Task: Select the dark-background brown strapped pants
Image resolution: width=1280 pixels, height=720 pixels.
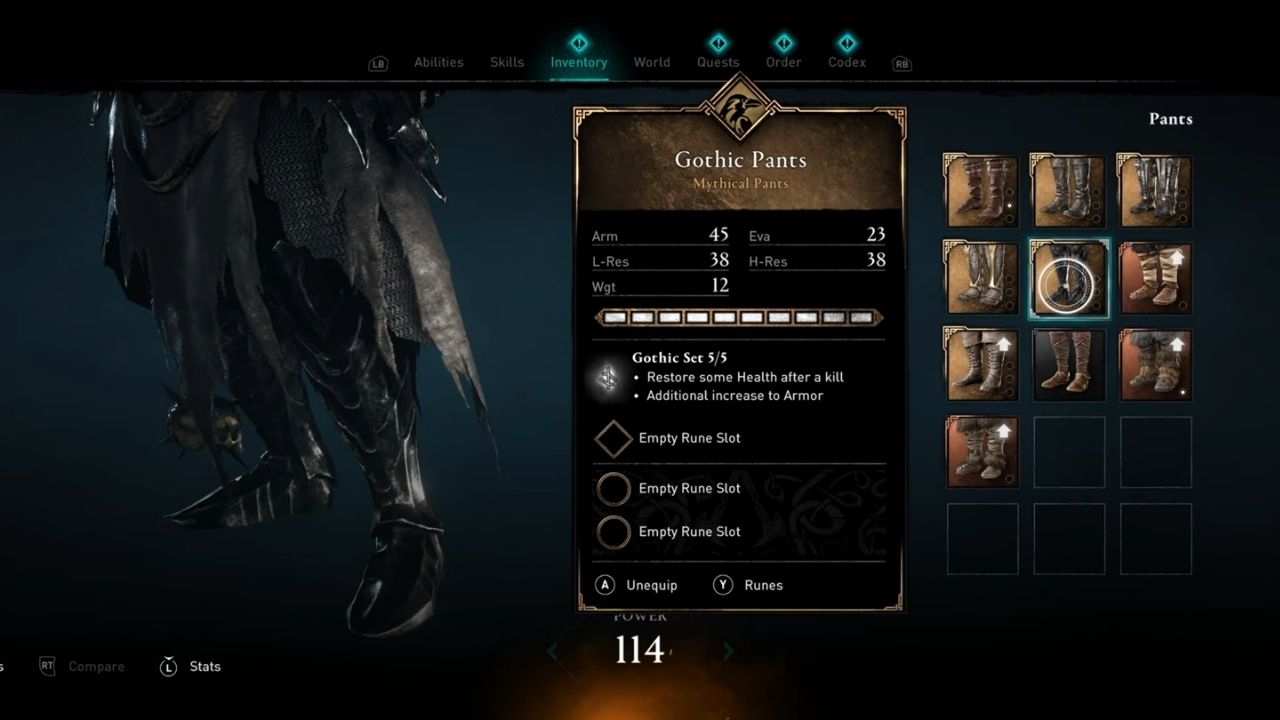Action: point(1068,365)
